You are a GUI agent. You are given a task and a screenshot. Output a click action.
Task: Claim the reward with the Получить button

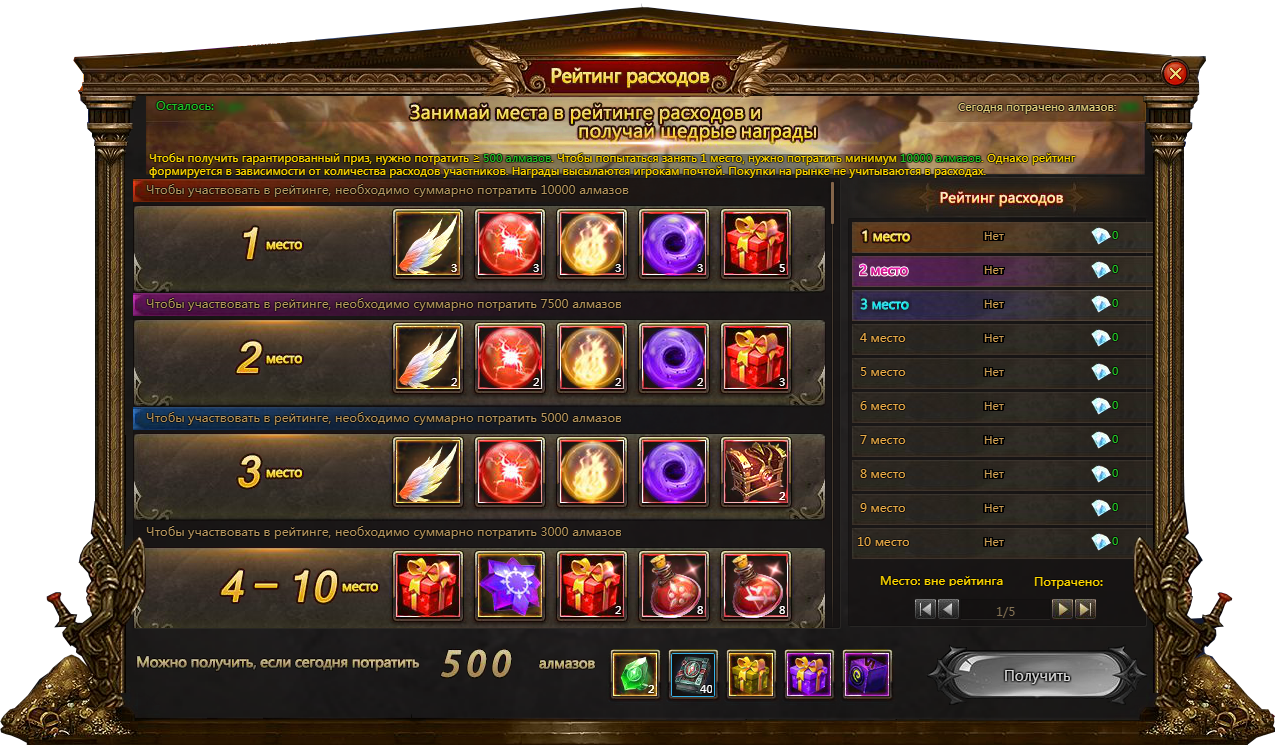pos(1037,676)
